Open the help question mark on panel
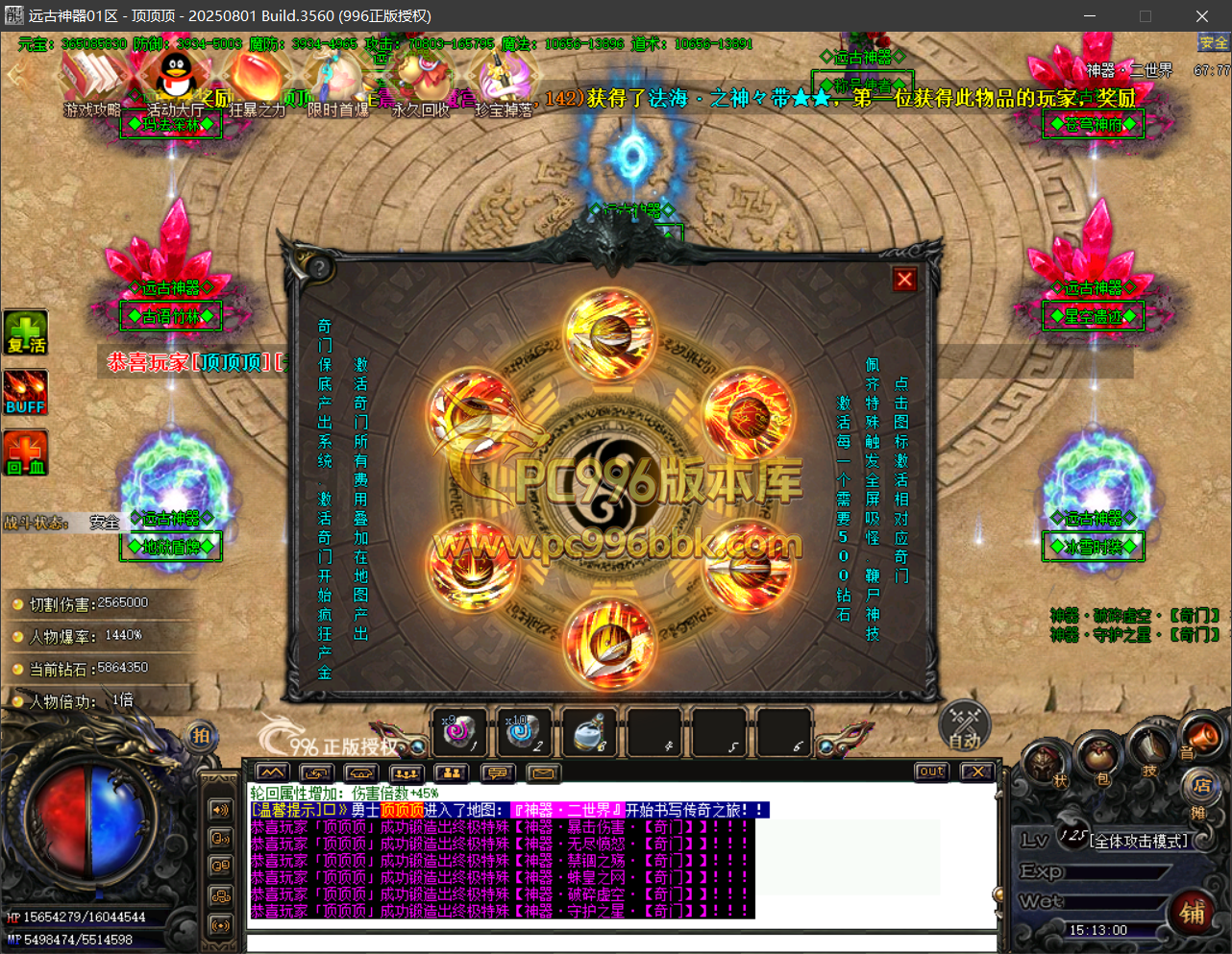The width and height of the screenshot is (1232, 954). (318, 268)
